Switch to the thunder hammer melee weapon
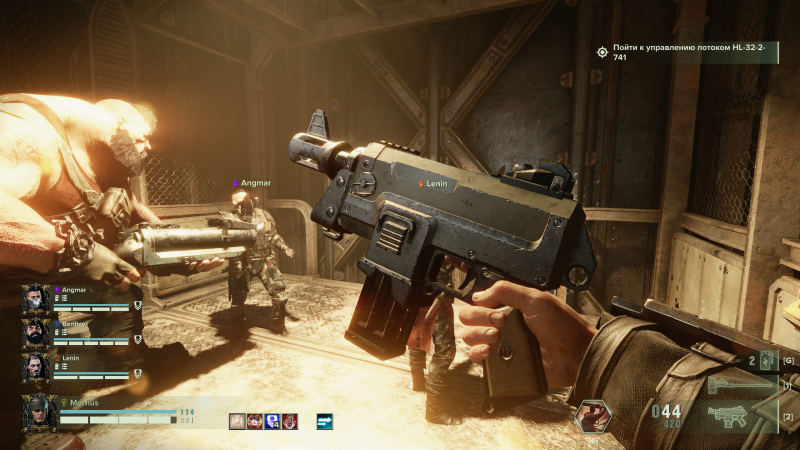This screenshot has width=800, height=450. (x=740, y=385)
